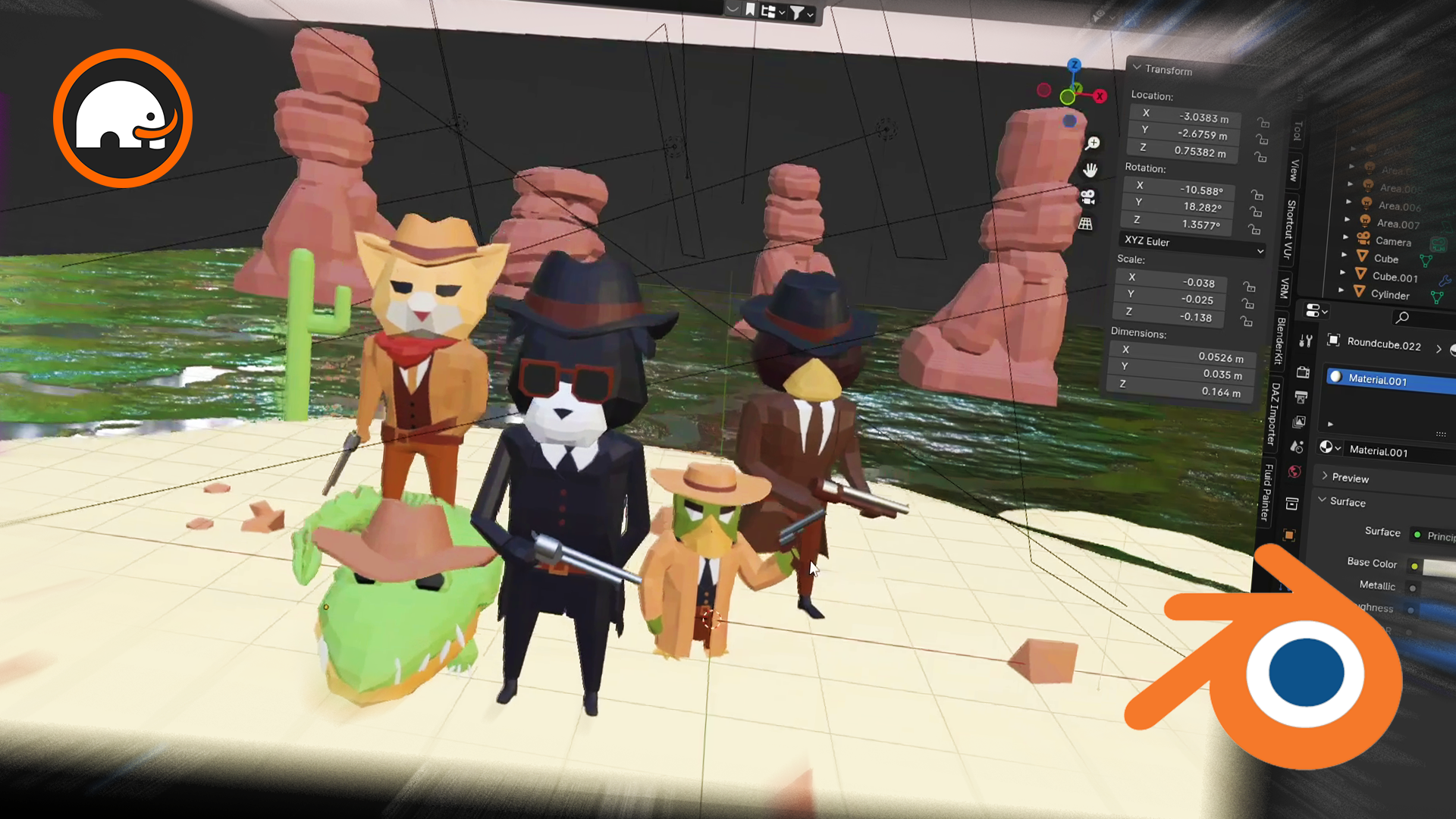The width and height of the screenshot is (1456, 819).
Task: Click the viewport zoom magnifier icon
Action: [x=1093, y=143]
